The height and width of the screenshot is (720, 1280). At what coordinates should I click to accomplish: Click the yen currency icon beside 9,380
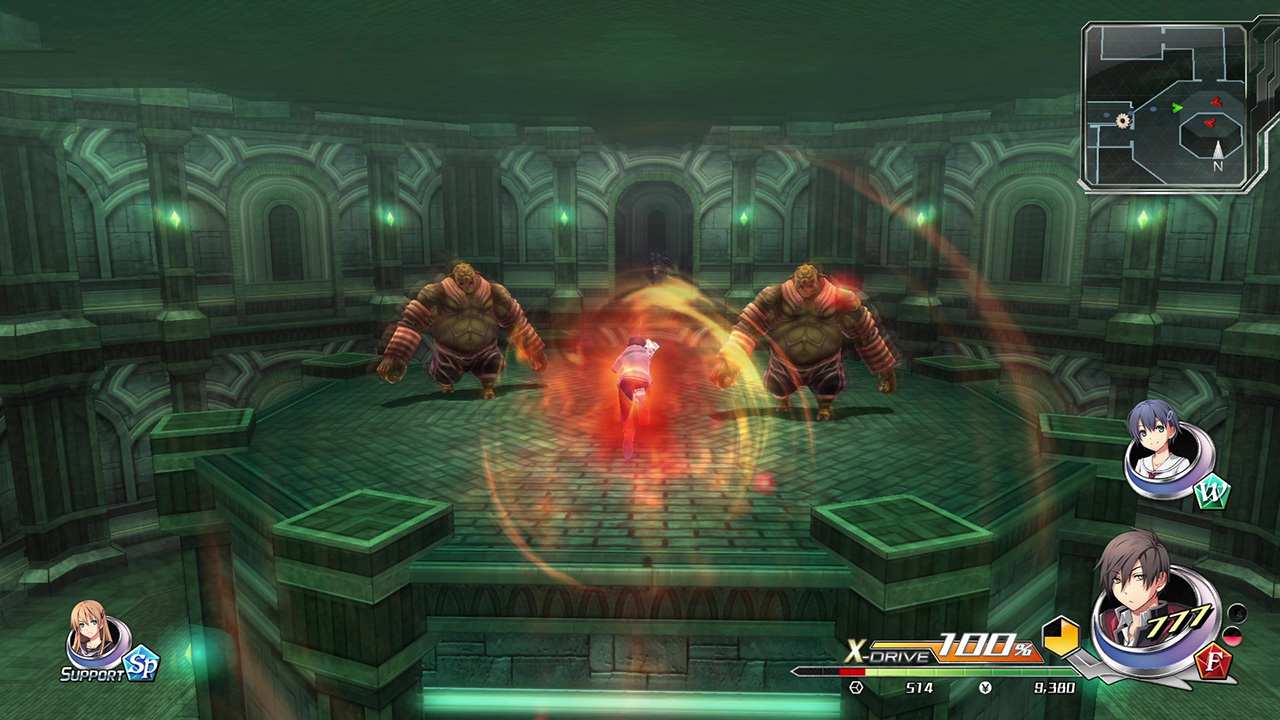click(x=986, y=687)
